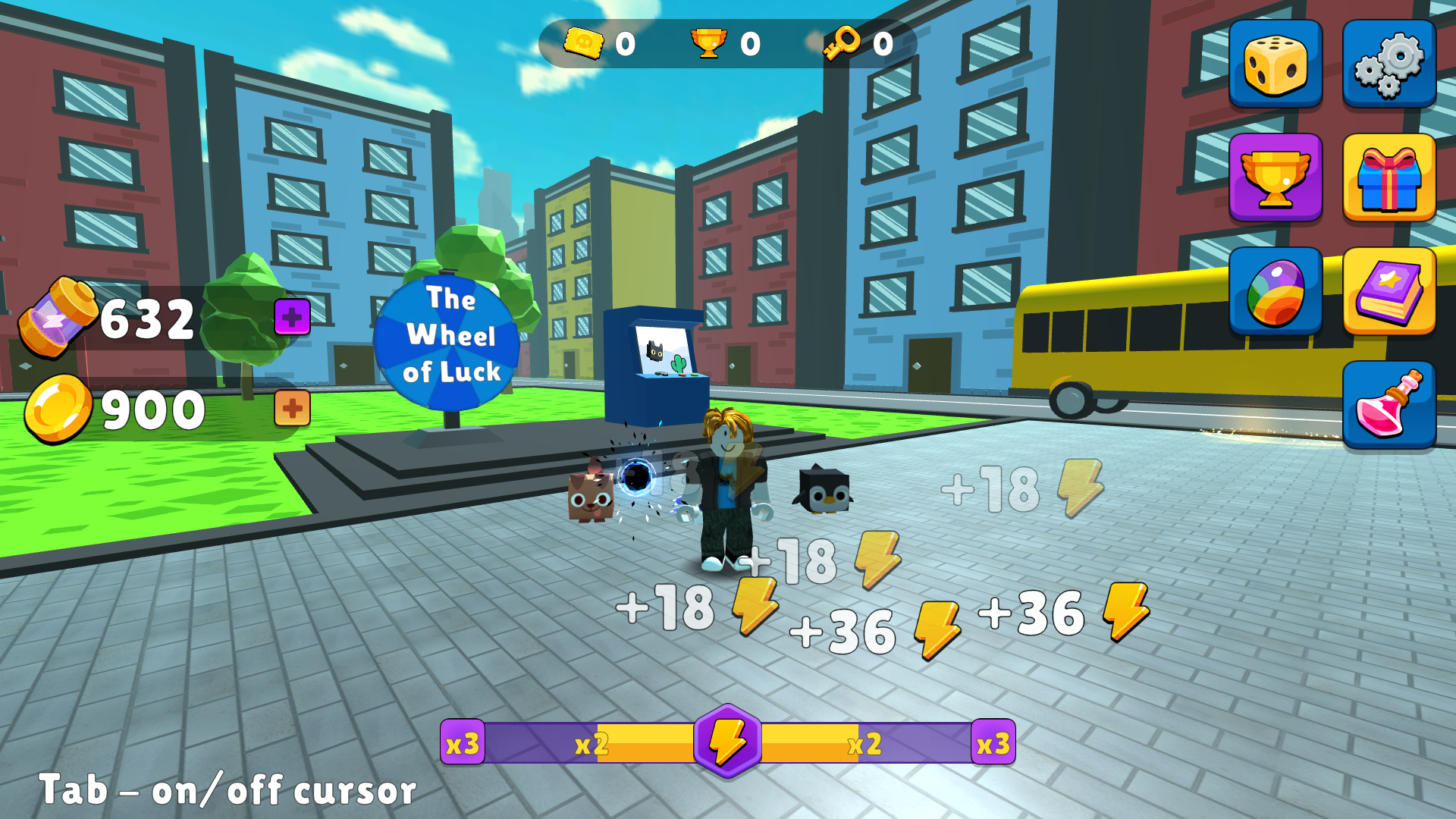Open the dice minigame menu
1456x819 pixels.
(x=1276, y=62)
